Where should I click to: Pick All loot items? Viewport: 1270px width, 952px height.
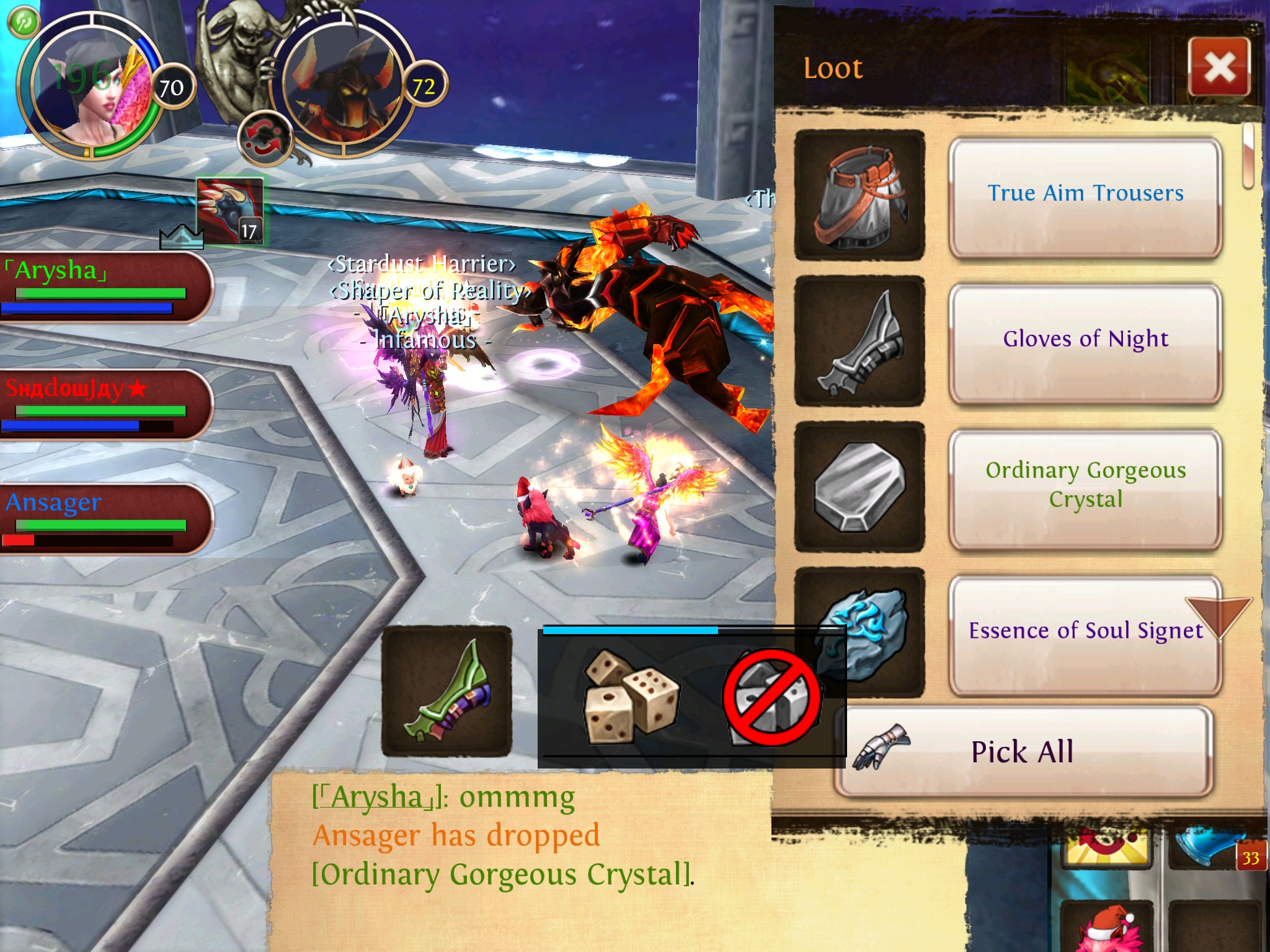[x=1023, y=752]
